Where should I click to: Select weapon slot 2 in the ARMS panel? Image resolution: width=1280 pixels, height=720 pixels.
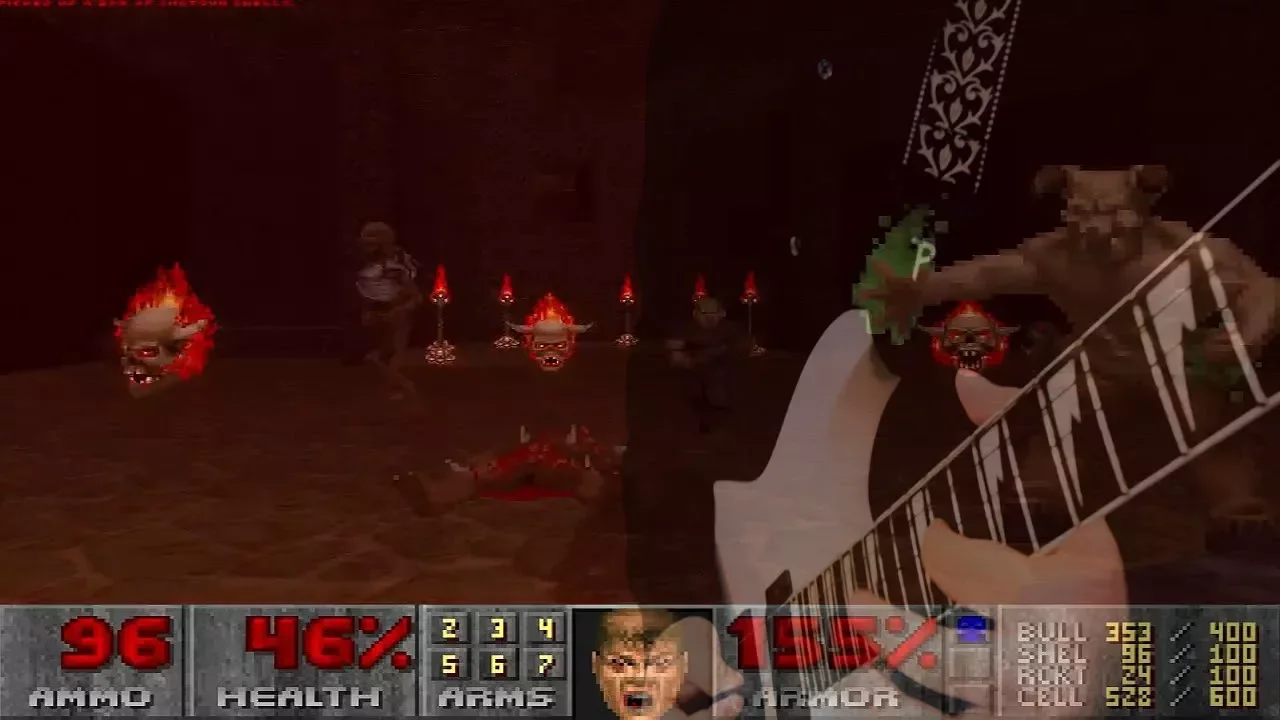tap(449, 629)
